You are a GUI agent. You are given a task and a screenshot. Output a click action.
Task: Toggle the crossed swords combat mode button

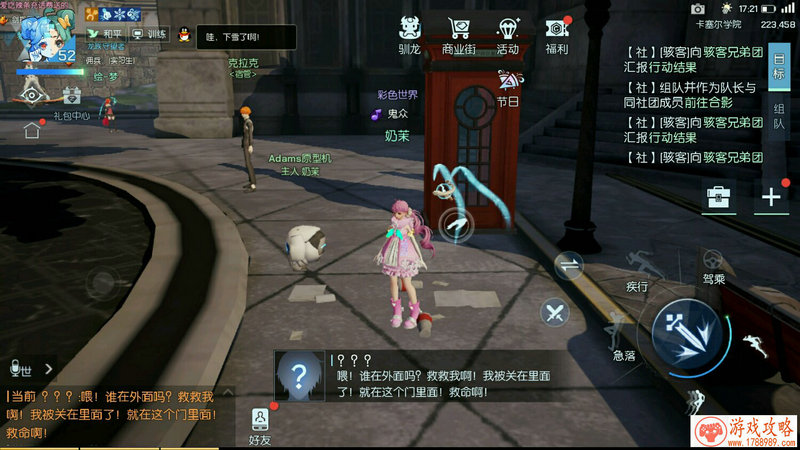pos(554,312)
